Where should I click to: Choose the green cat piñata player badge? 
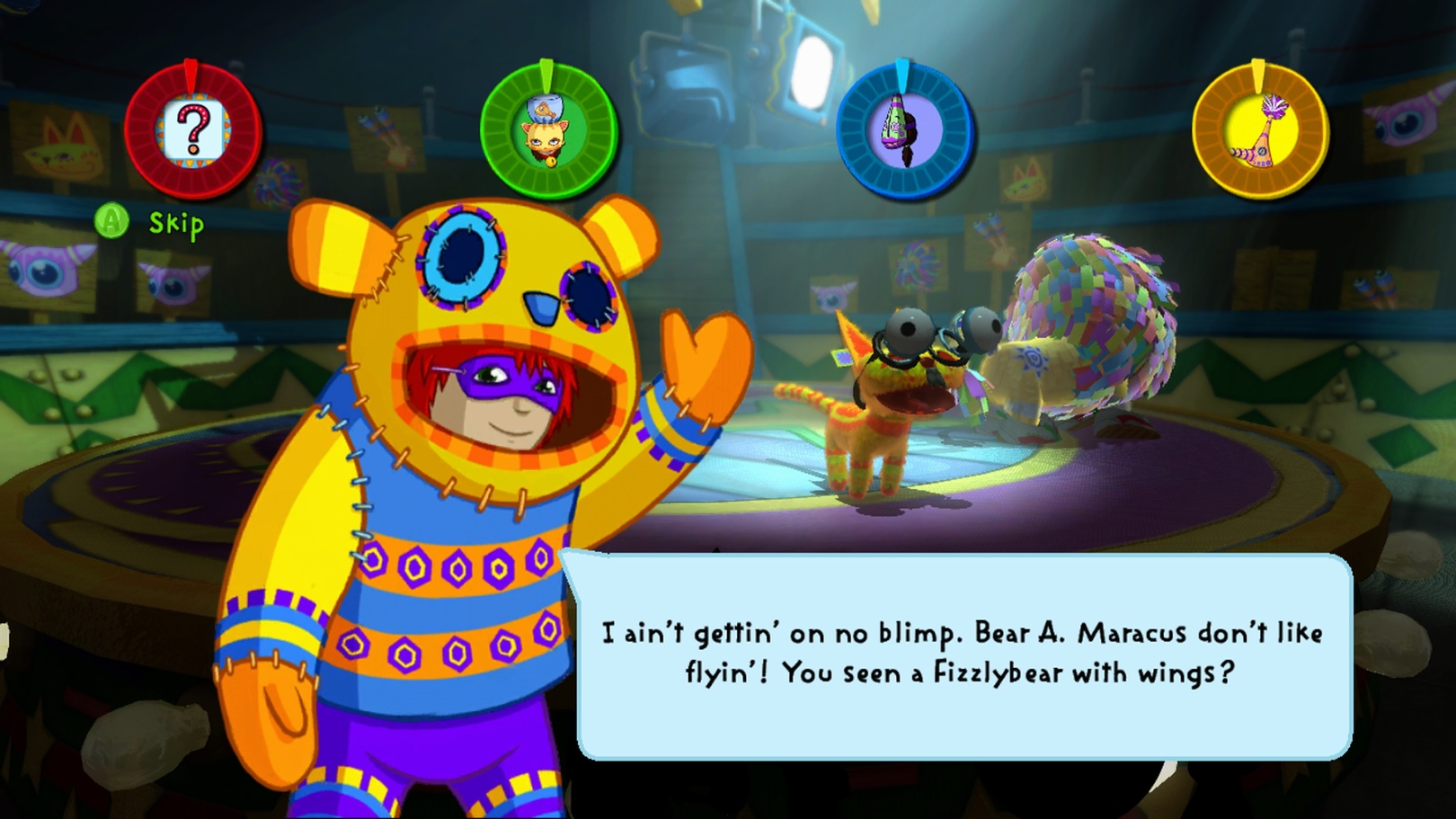[x=548, y=131]
